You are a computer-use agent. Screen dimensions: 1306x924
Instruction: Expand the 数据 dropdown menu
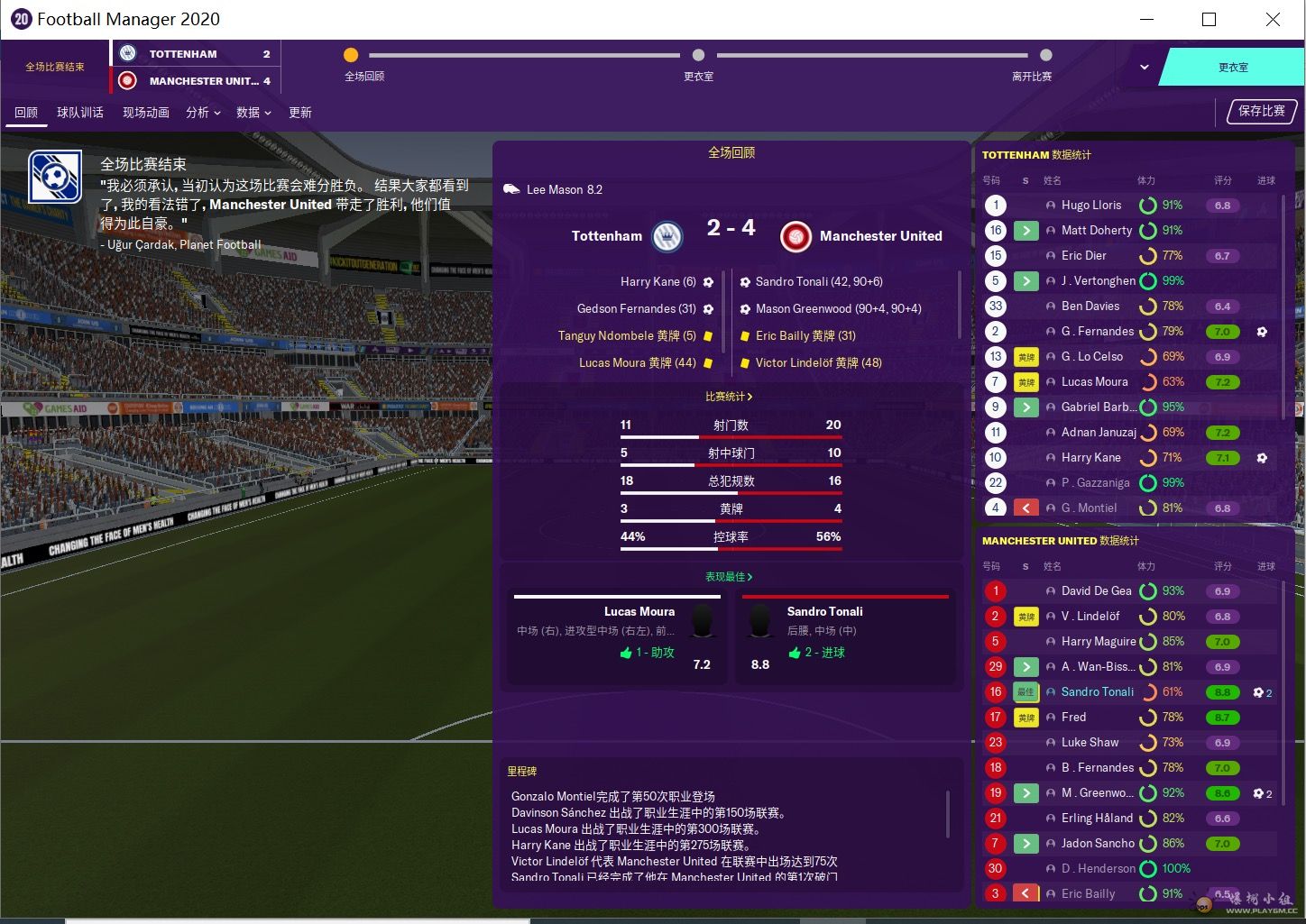click(x=253, y=113)
